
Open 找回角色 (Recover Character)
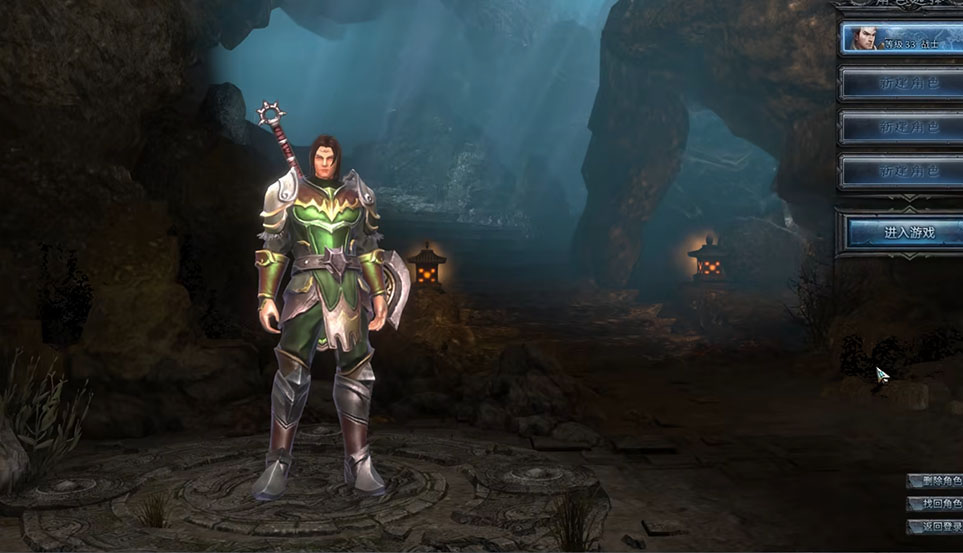tap(936, 504)
